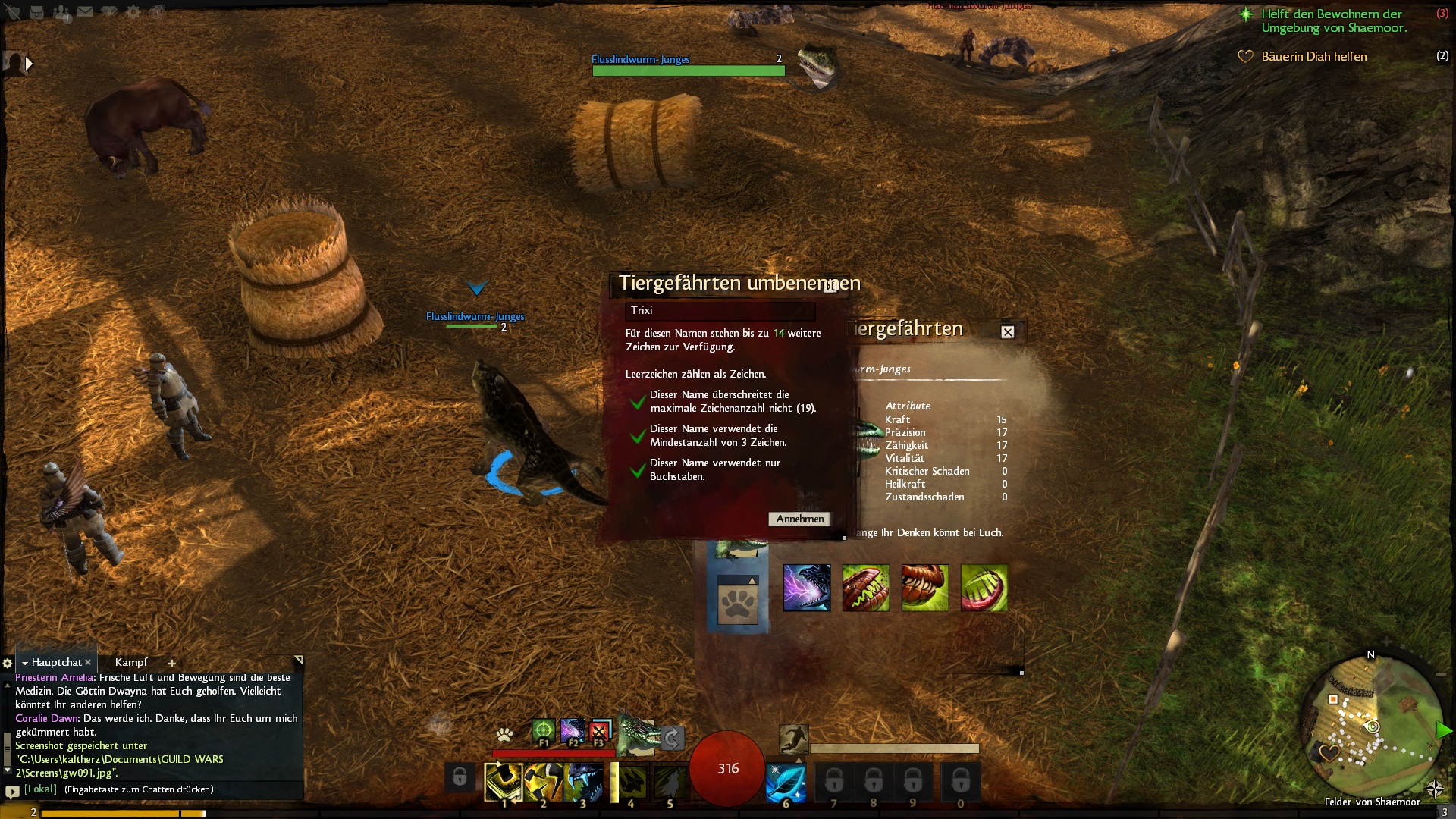Screen dimensions: 1456x819
Task: Select the lightning breath pet skill icon
Action: point(806,588)
